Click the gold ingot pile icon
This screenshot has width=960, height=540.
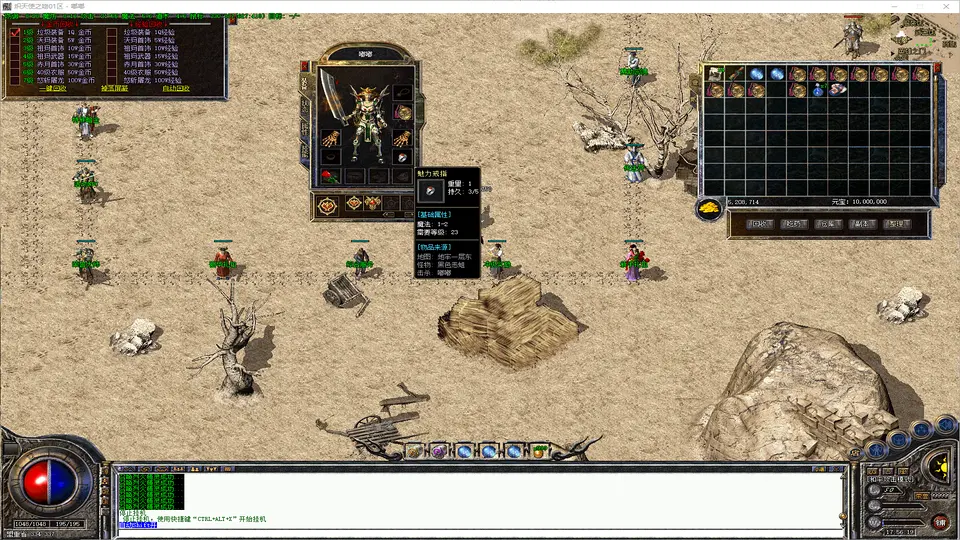tap(709, 206)
